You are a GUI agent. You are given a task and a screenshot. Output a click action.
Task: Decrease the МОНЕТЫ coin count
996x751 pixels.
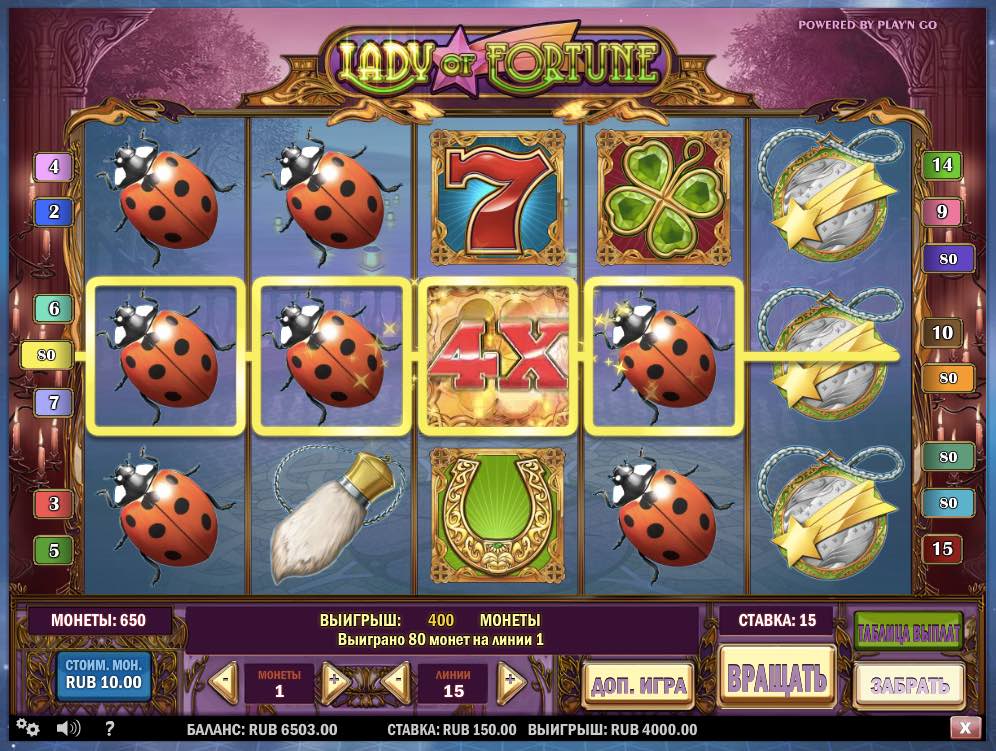click(224, 684)
